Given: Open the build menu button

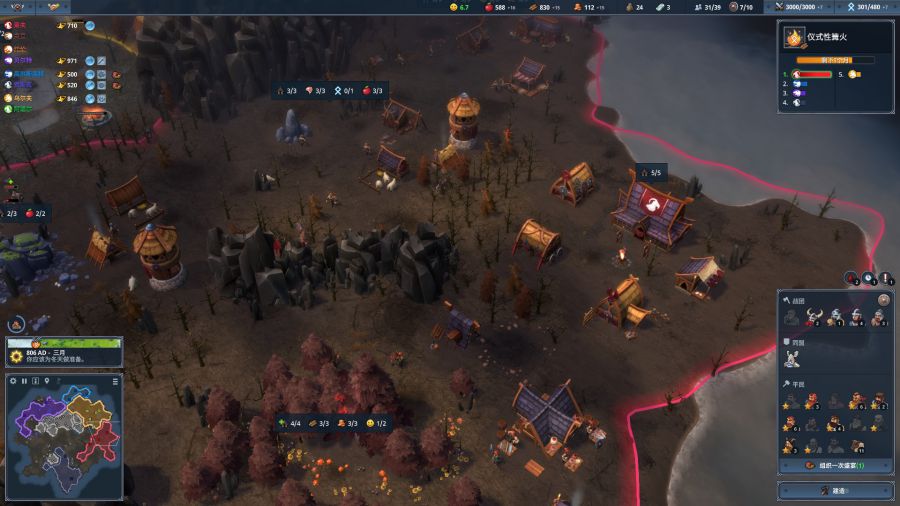Looking at the screenshot, I should tap(836, 491).
